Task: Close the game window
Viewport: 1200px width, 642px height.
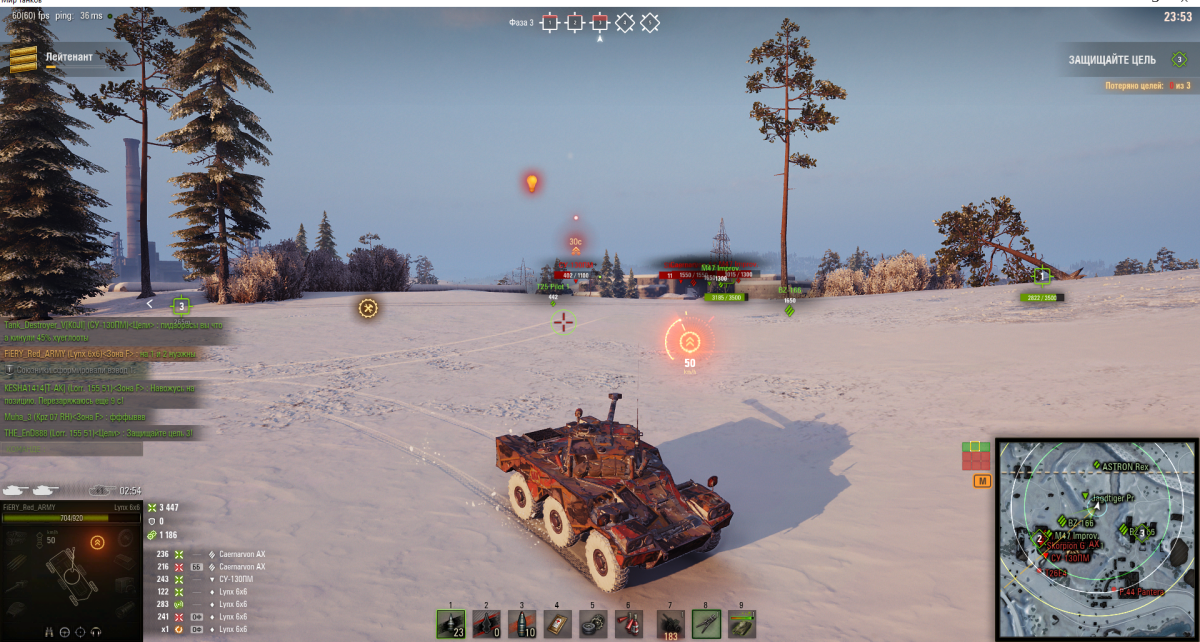Action: (x=1187, y=4)
